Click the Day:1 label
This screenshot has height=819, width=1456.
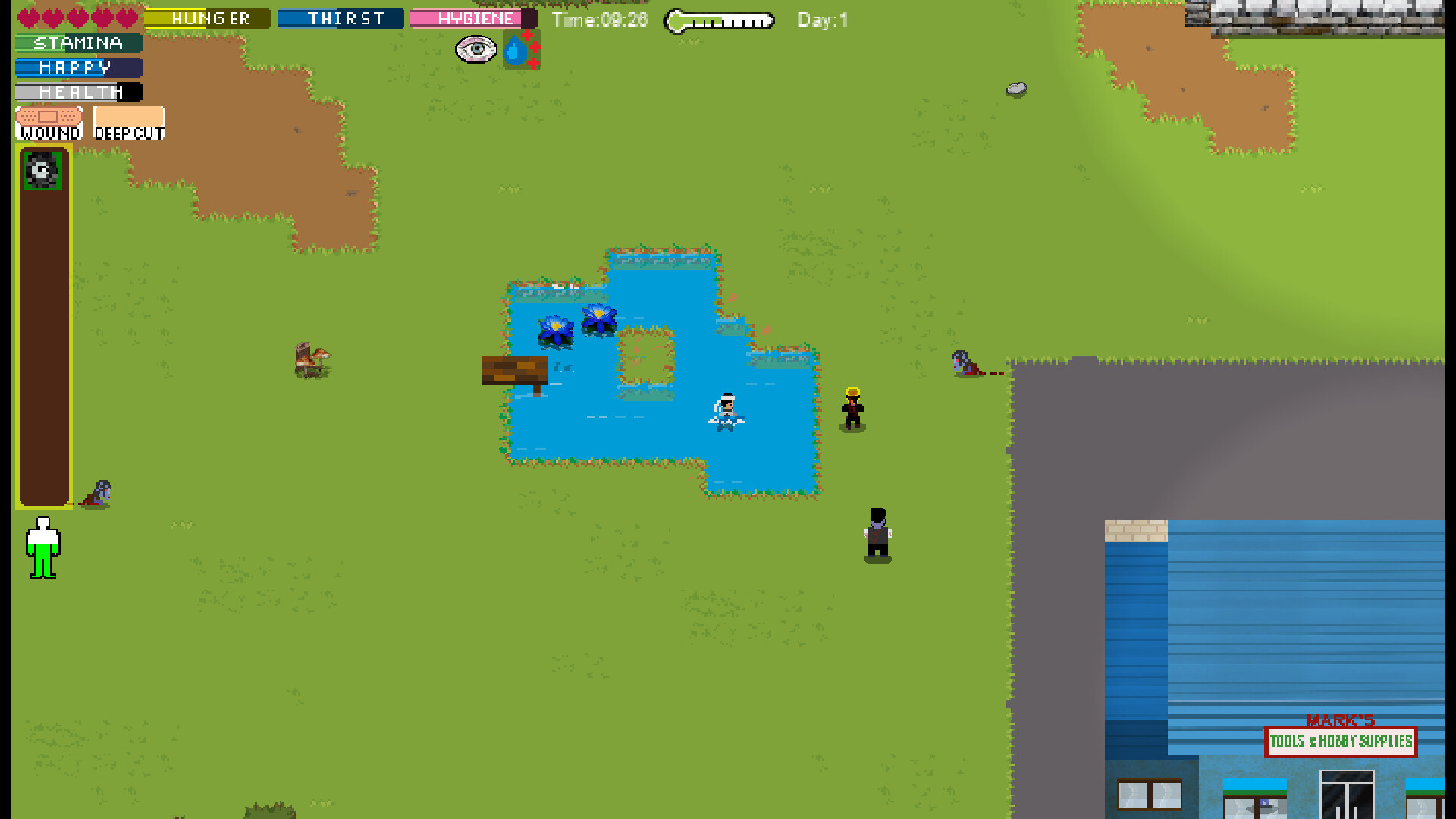(x=821, y=20)
